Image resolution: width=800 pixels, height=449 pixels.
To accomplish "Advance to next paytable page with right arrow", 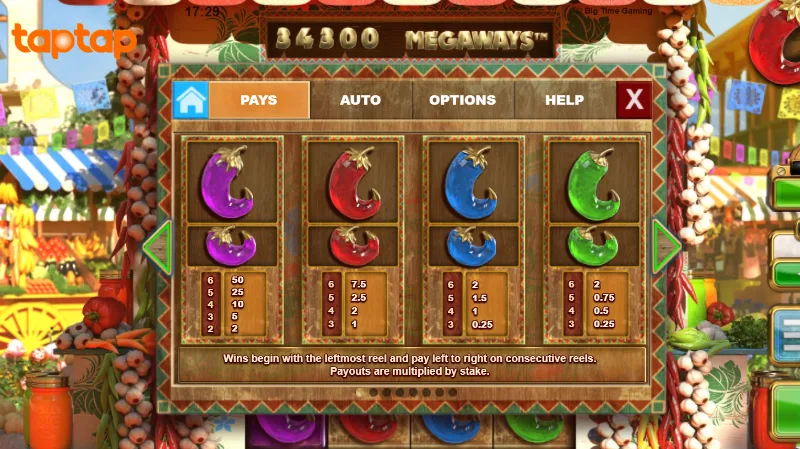I will (665, 247).
